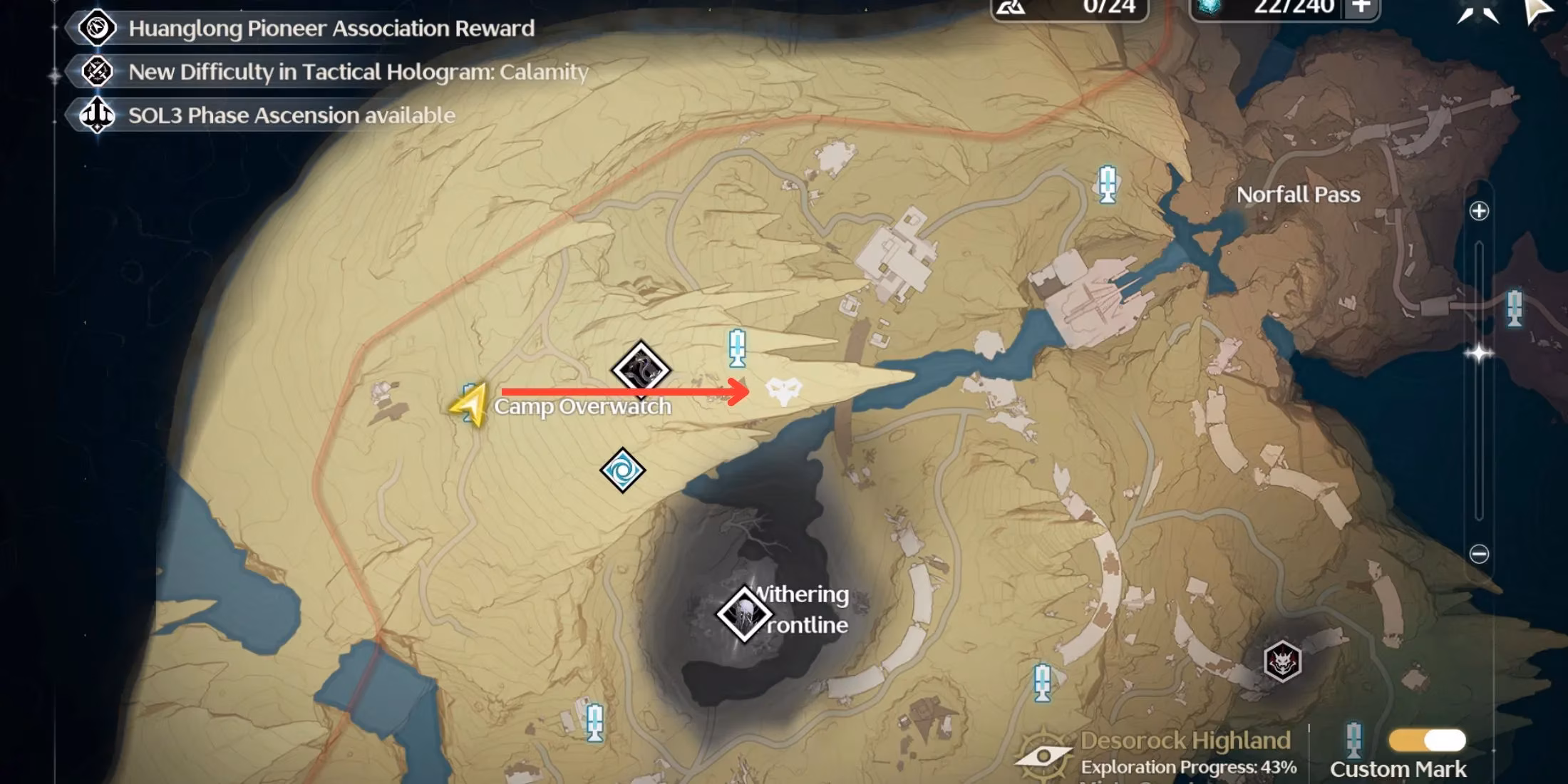
Task: Click the map zoom-out minus button
Action: coord(1479,554)
